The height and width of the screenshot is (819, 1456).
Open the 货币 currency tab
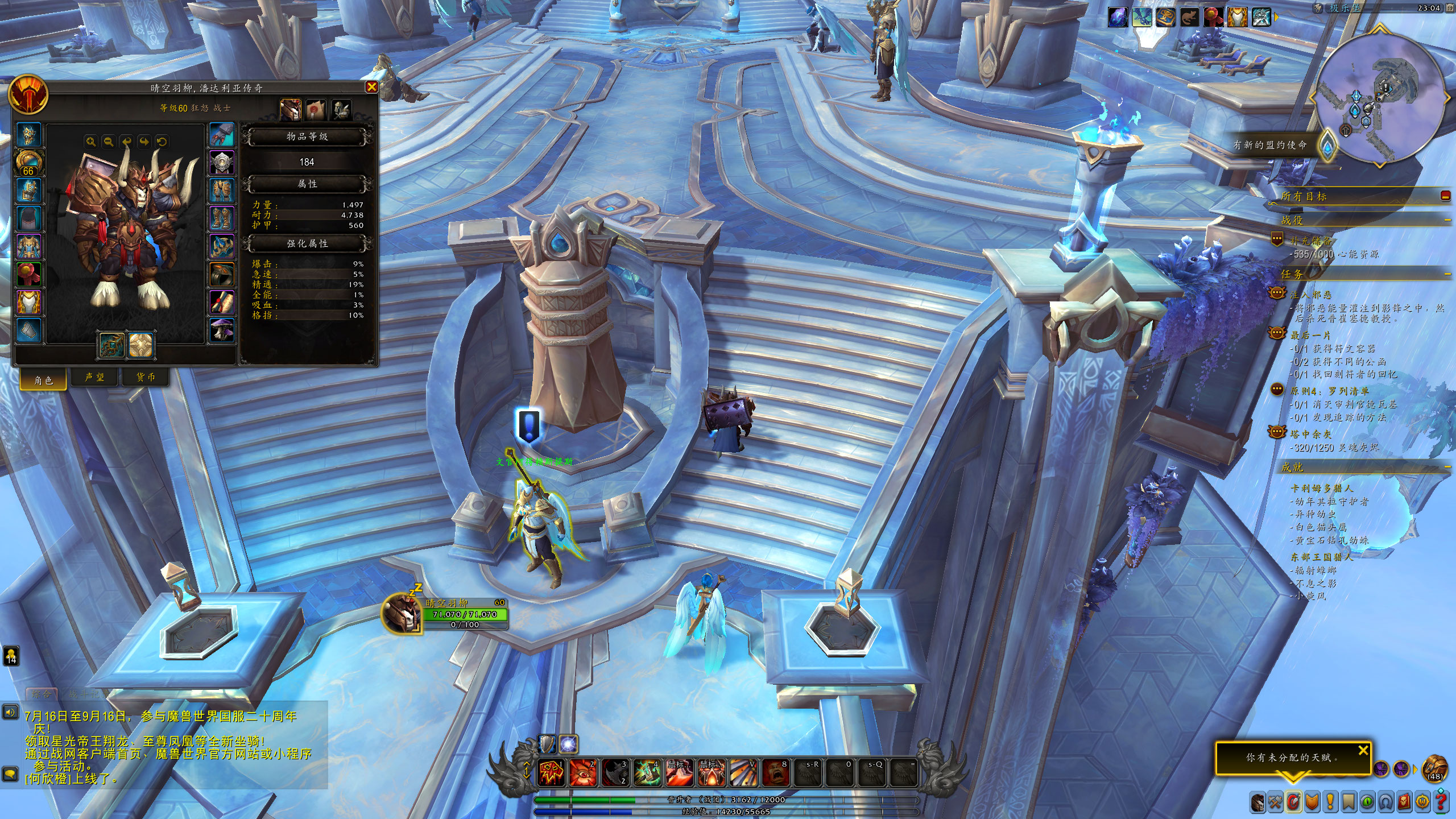tap(146, 377)
